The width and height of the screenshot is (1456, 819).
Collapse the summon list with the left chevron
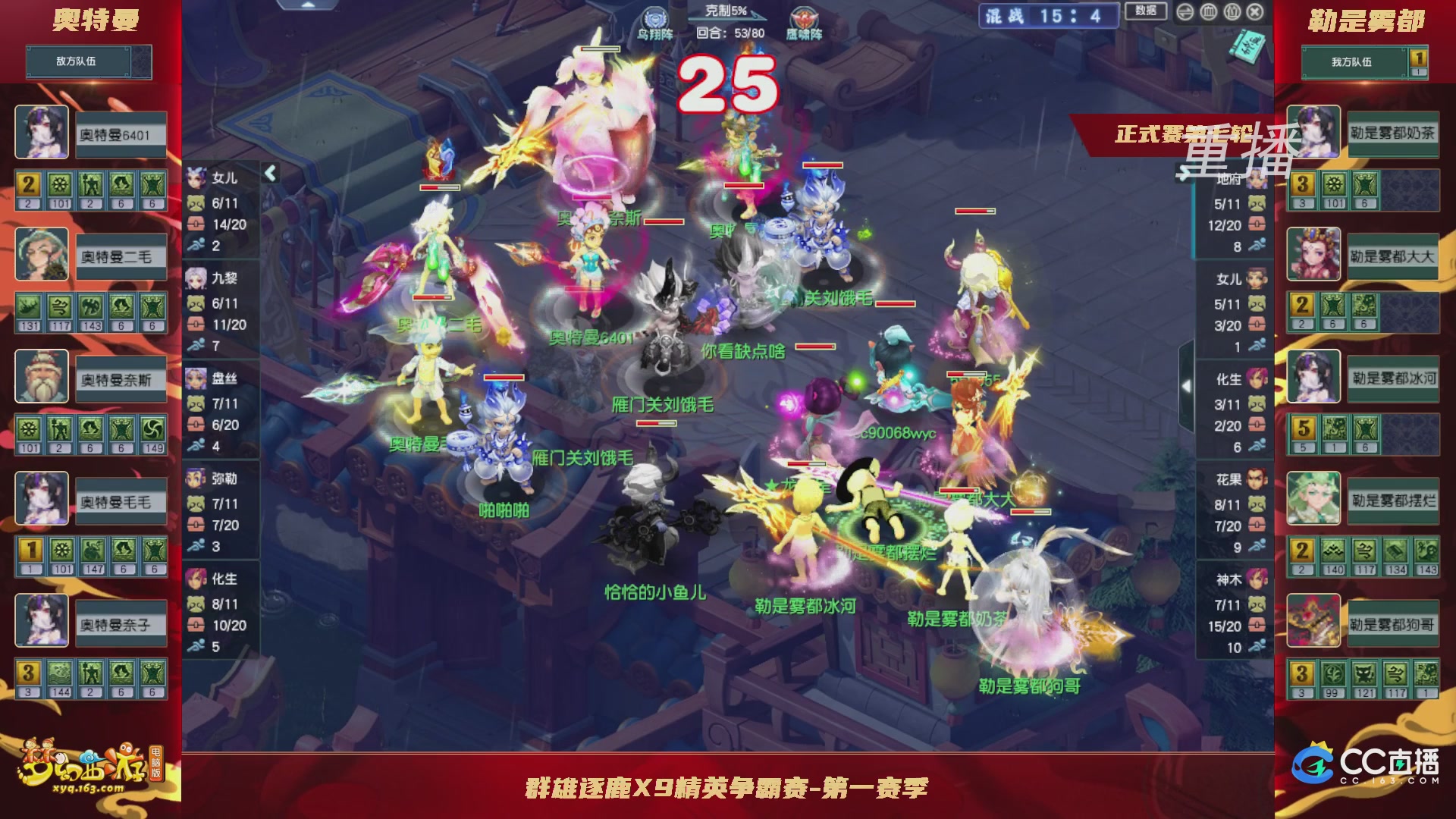(x=270, y=173)
